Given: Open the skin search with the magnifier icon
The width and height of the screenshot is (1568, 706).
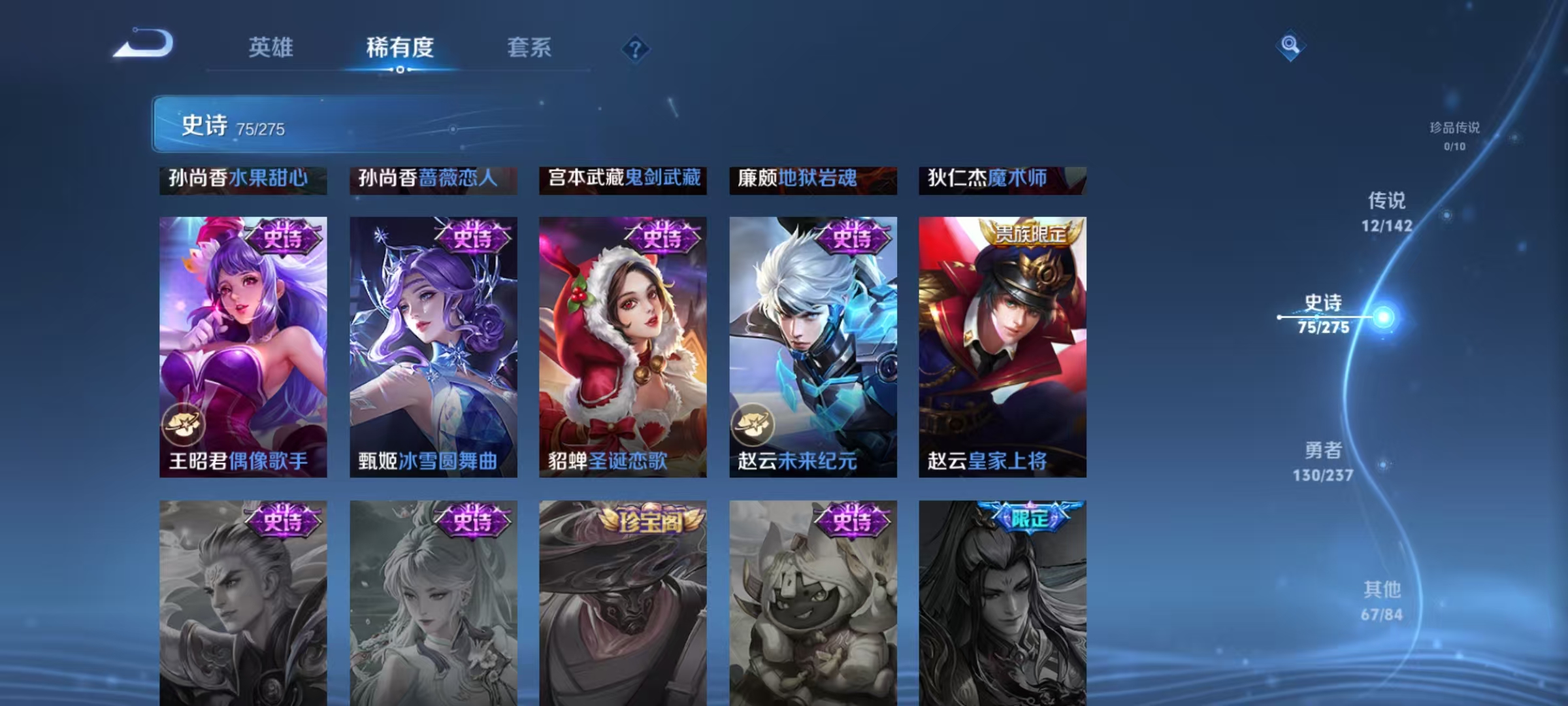Looking at the screenshot, I should pos(1290,46).
